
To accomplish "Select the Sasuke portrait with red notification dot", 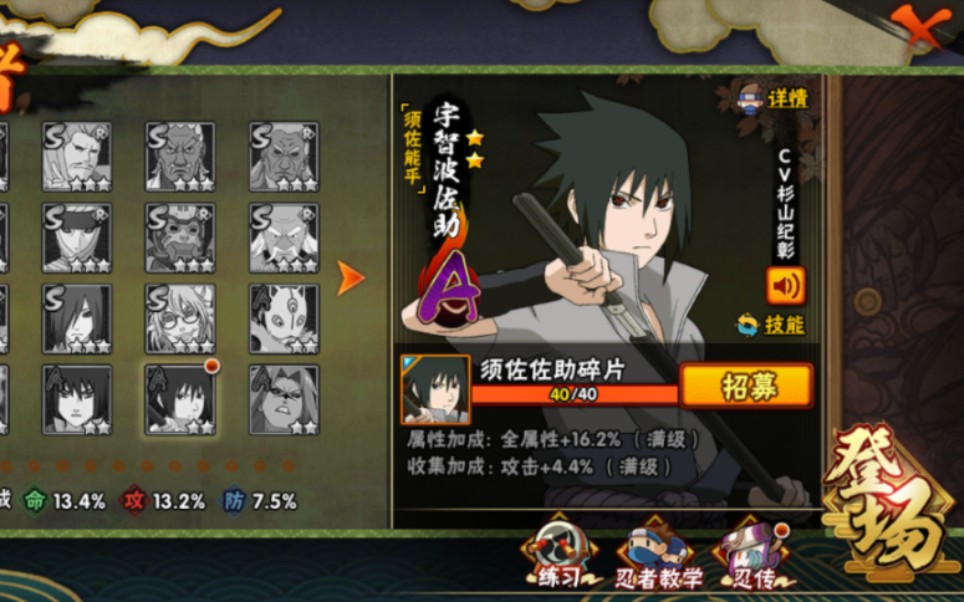I will pos(181,399).
